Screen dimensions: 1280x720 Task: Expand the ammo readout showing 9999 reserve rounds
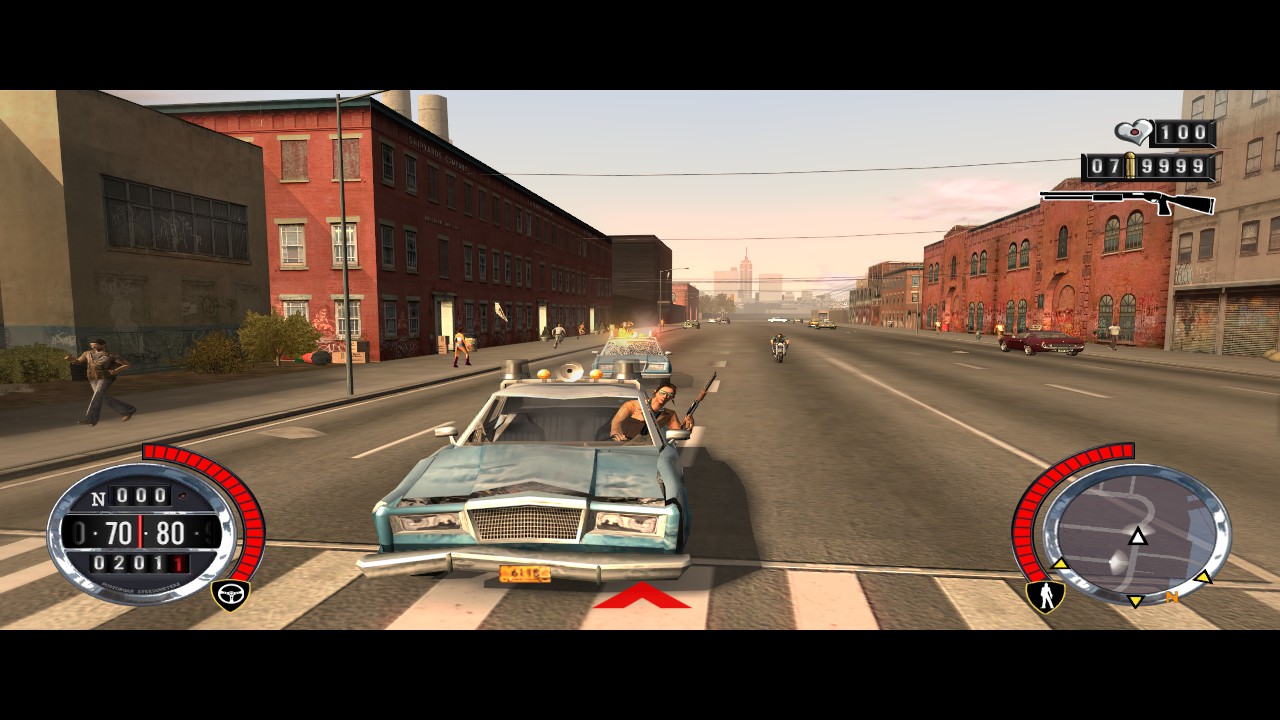pos(1172,165)
